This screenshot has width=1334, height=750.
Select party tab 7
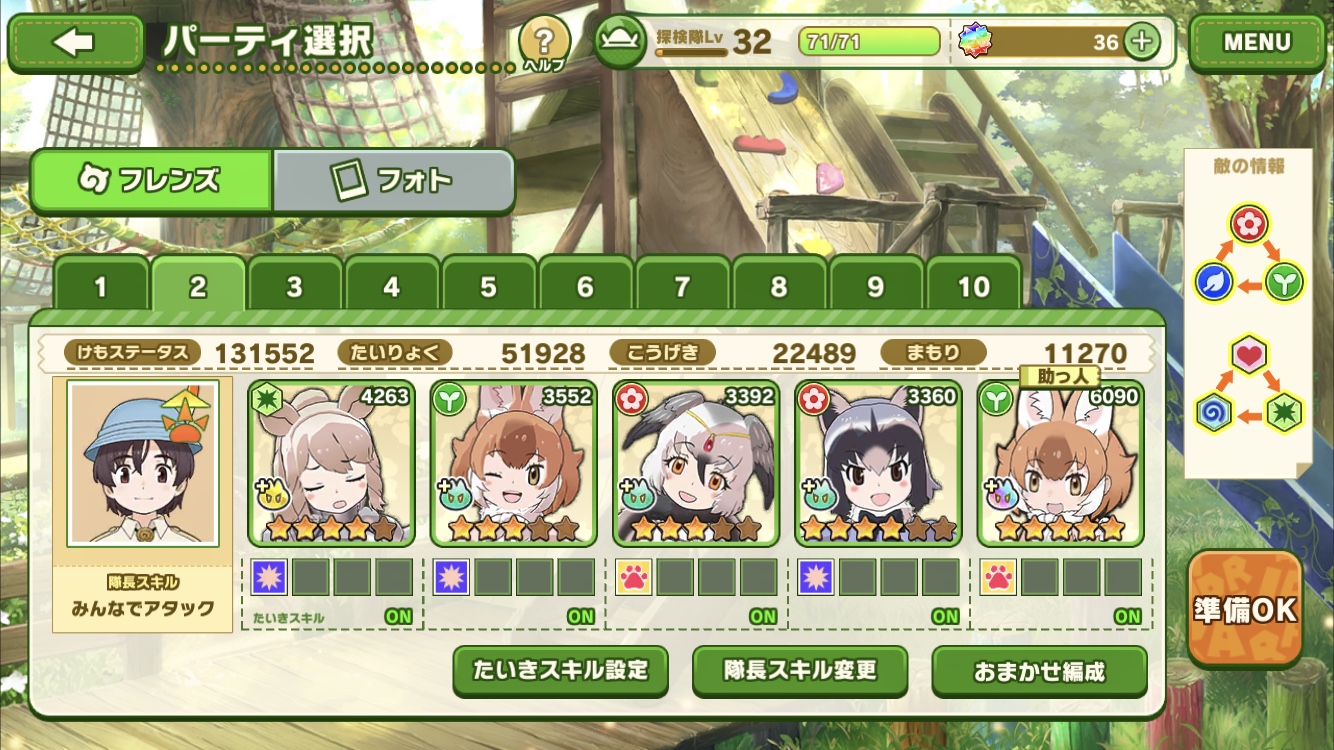tap(682, 287)
